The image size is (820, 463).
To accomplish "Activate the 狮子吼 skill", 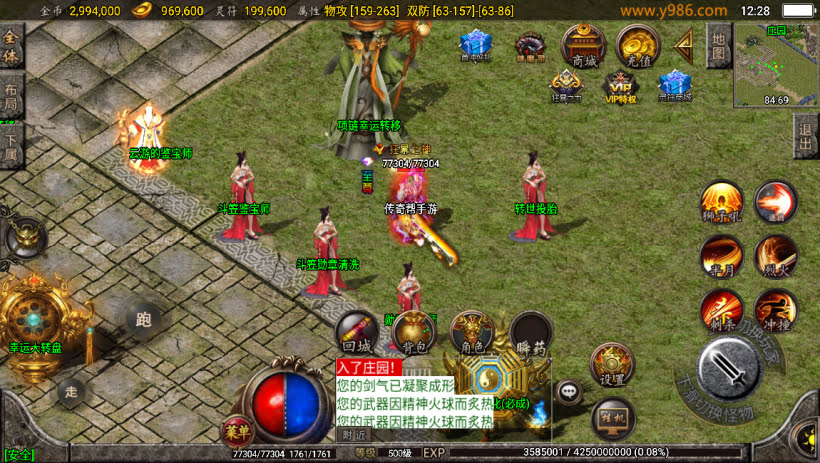I will [x=720, y=202].
